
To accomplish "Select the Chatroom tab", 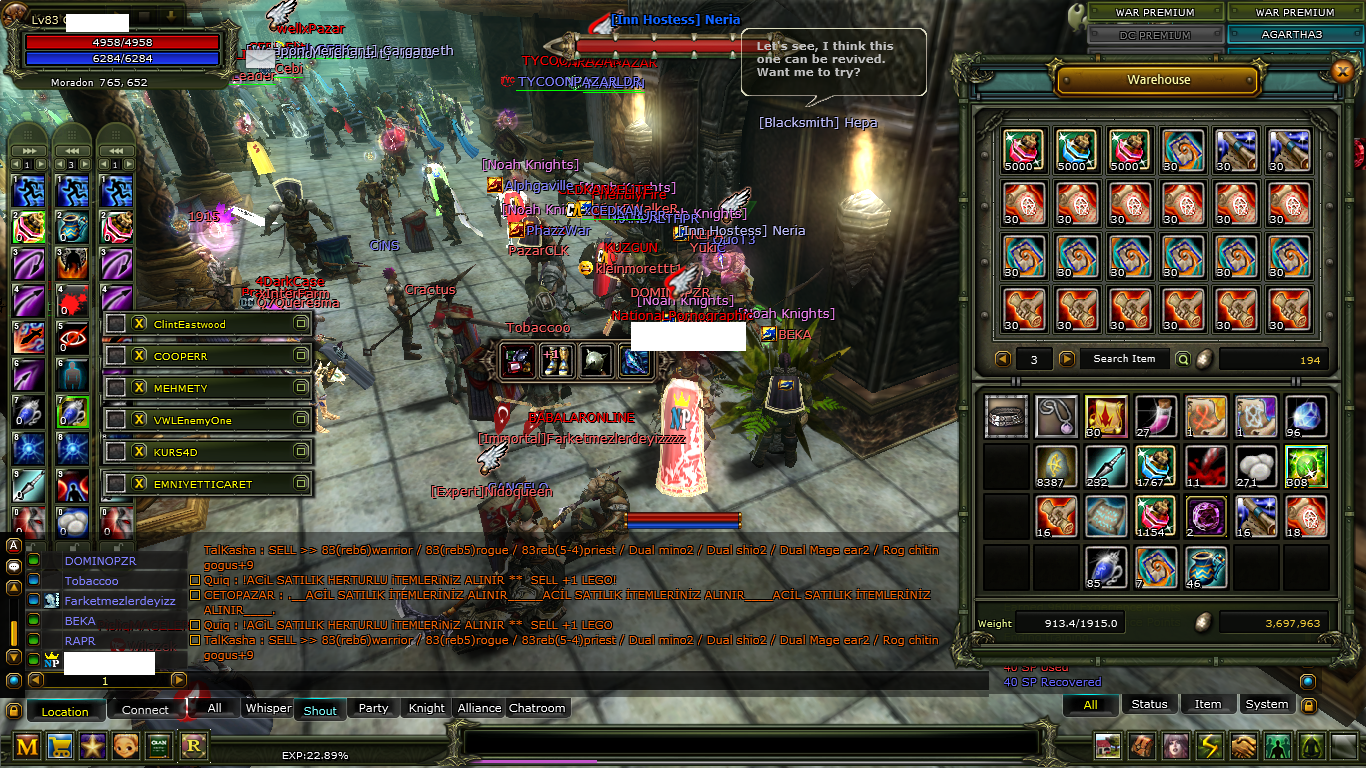I will (x=537, y=708).
